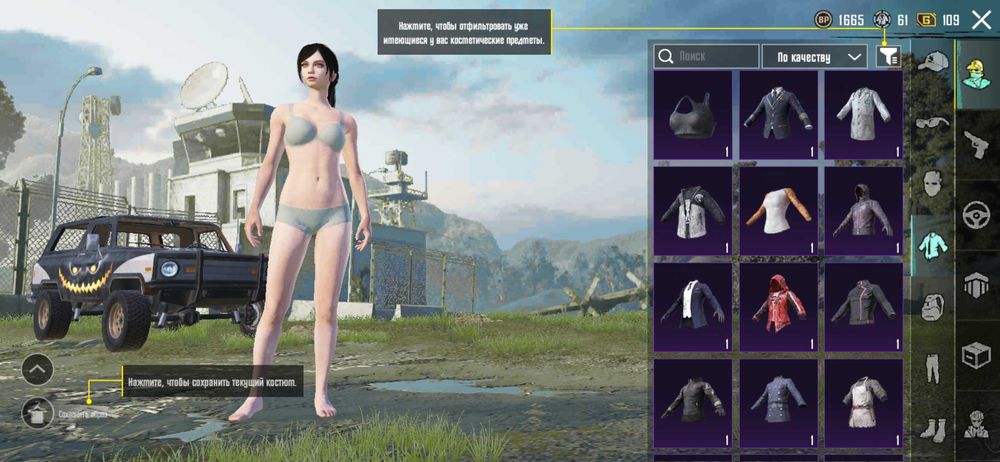The image size is (1000, 462).
Task: Open the pistol weapon skins section
Action: pos(977,144)
